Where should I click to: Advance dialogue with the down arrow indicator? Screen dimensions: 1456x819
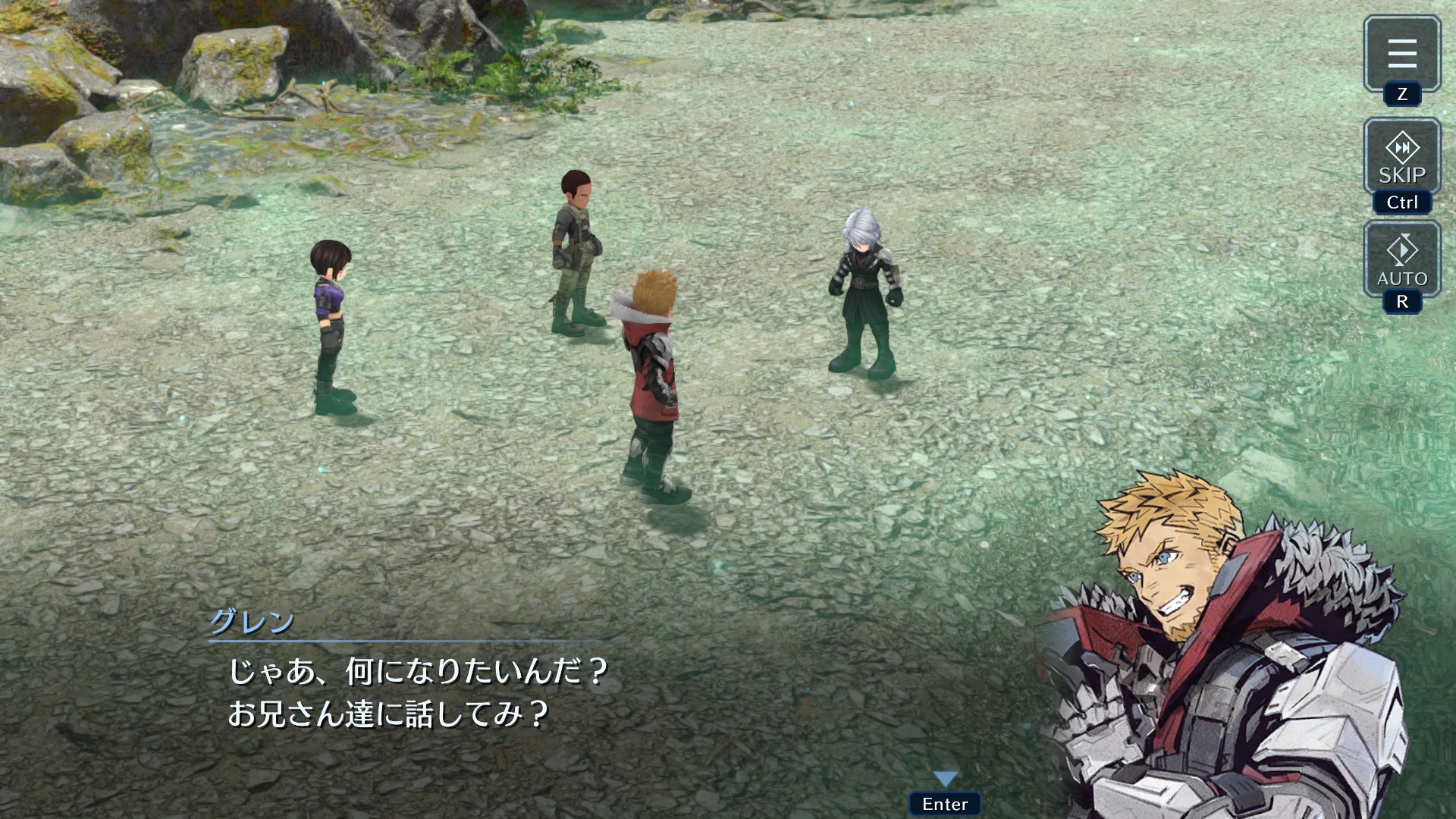point(945,779)
